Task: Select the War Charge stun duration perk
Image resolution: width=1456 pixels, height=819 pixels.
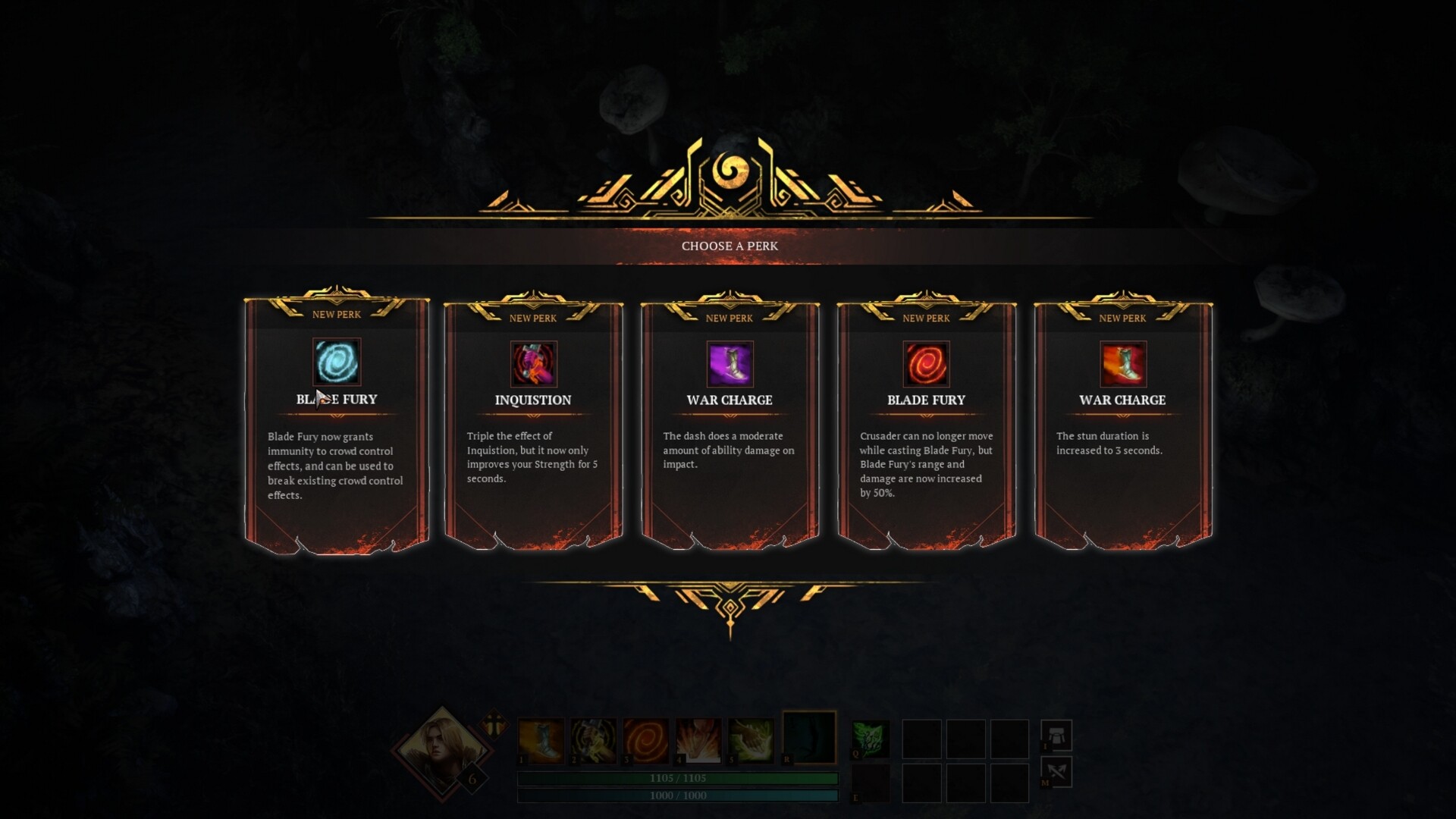Action: point(1122,425)
